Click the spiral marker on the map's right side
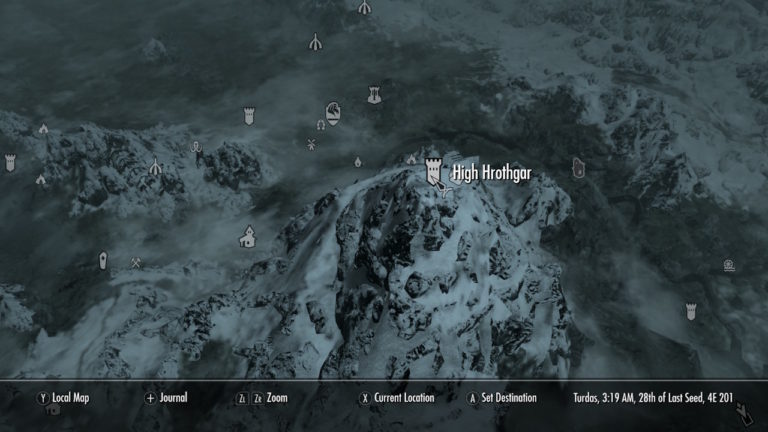This screenshot has width=768, height=432. pyautogui.click(x=729, y=266)
